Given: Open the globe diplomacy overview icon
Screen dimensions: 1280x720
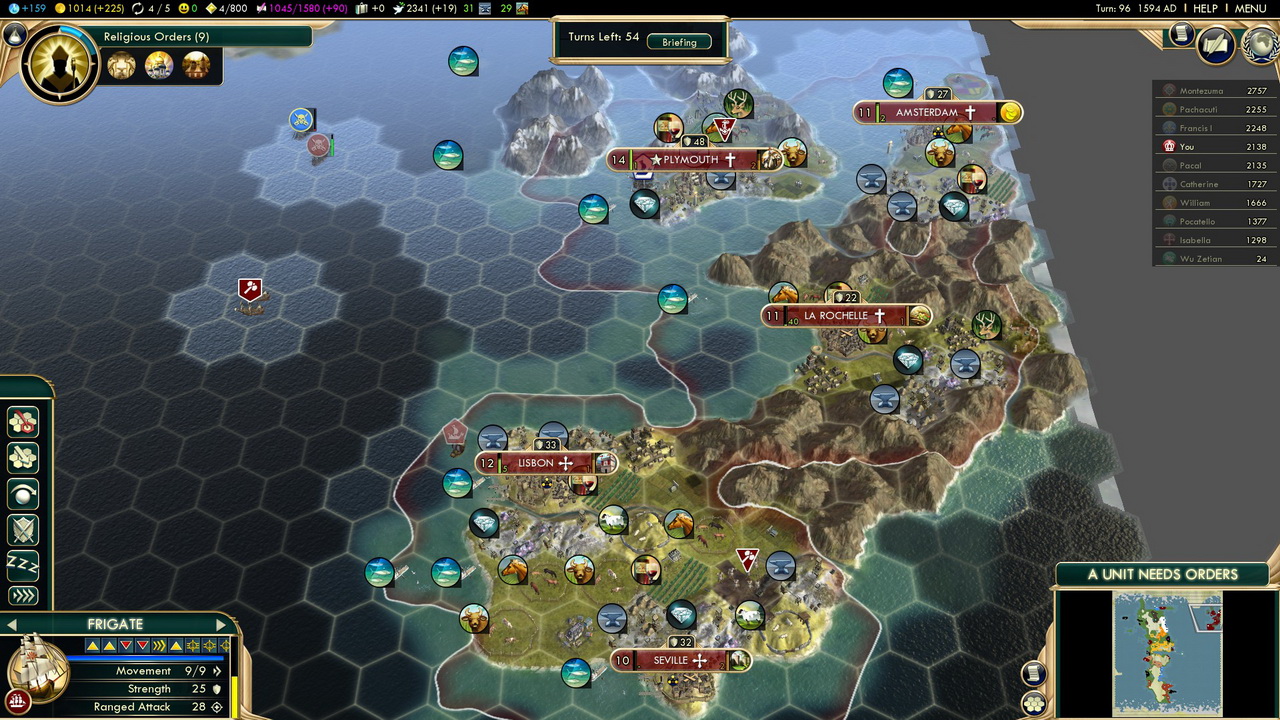Looking at the screenshot, I should 1258,45.
